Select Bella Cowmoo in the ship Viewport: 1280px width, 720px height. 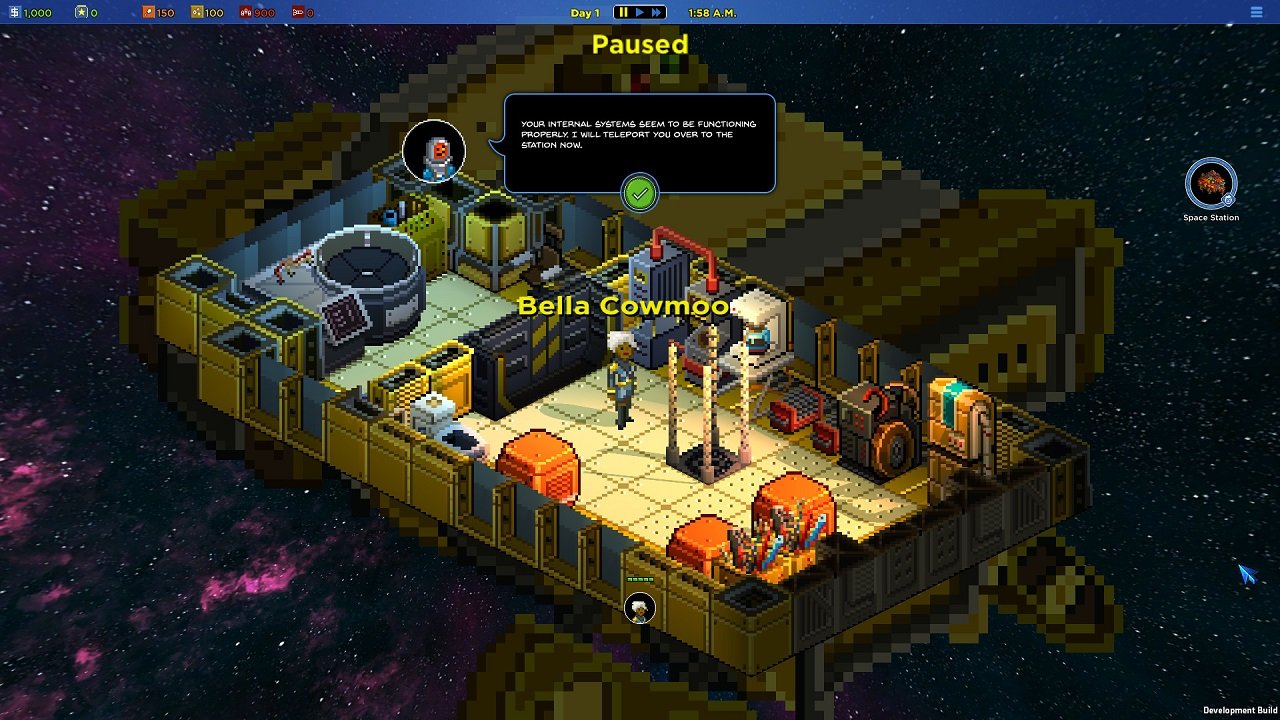point(623,380)
